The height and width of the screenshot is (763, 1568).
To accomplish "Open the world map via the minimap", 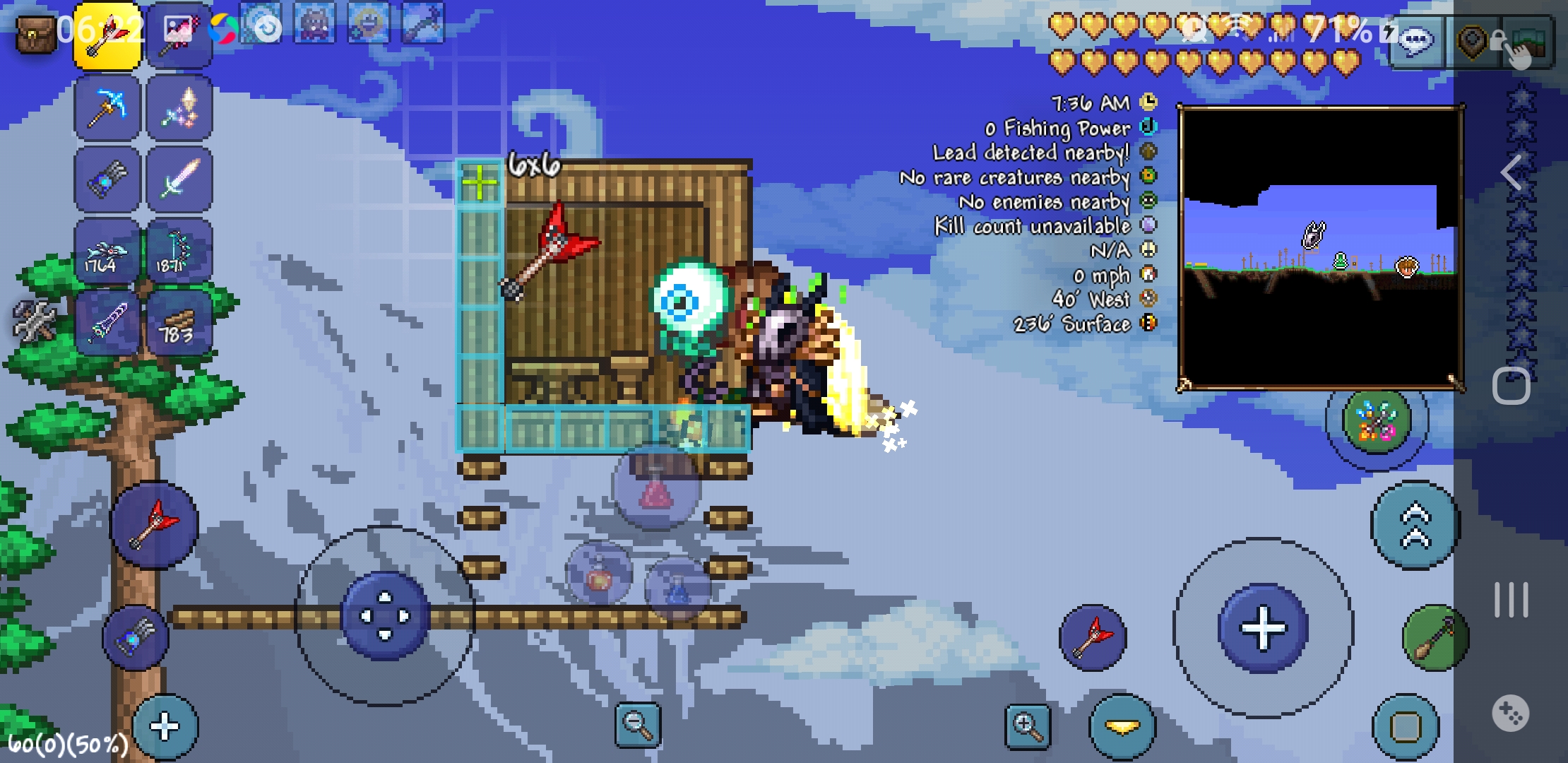I will coord(1319,247).
